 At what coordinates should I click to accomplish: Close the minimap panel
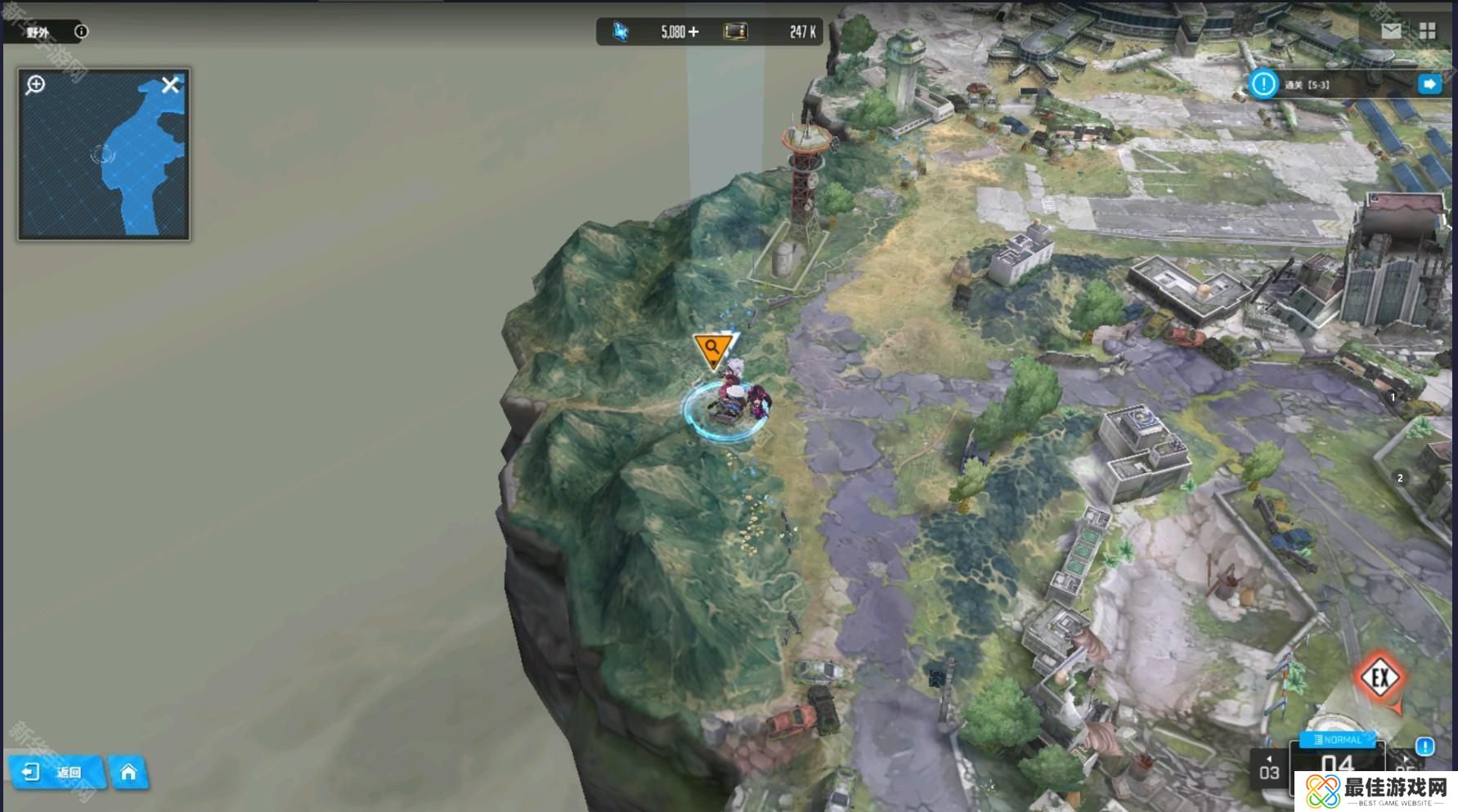(x=170, y=85)
